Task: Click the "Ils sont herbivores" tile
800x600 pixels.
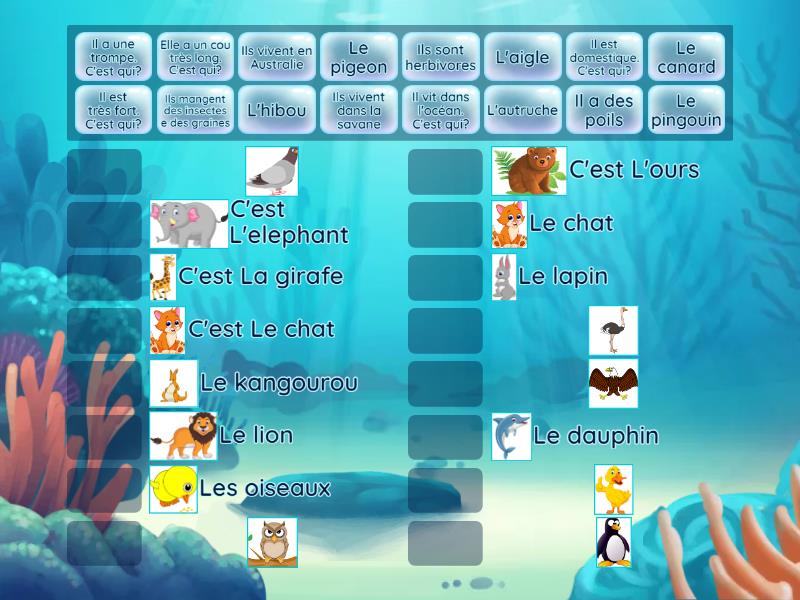Action: 441,58
